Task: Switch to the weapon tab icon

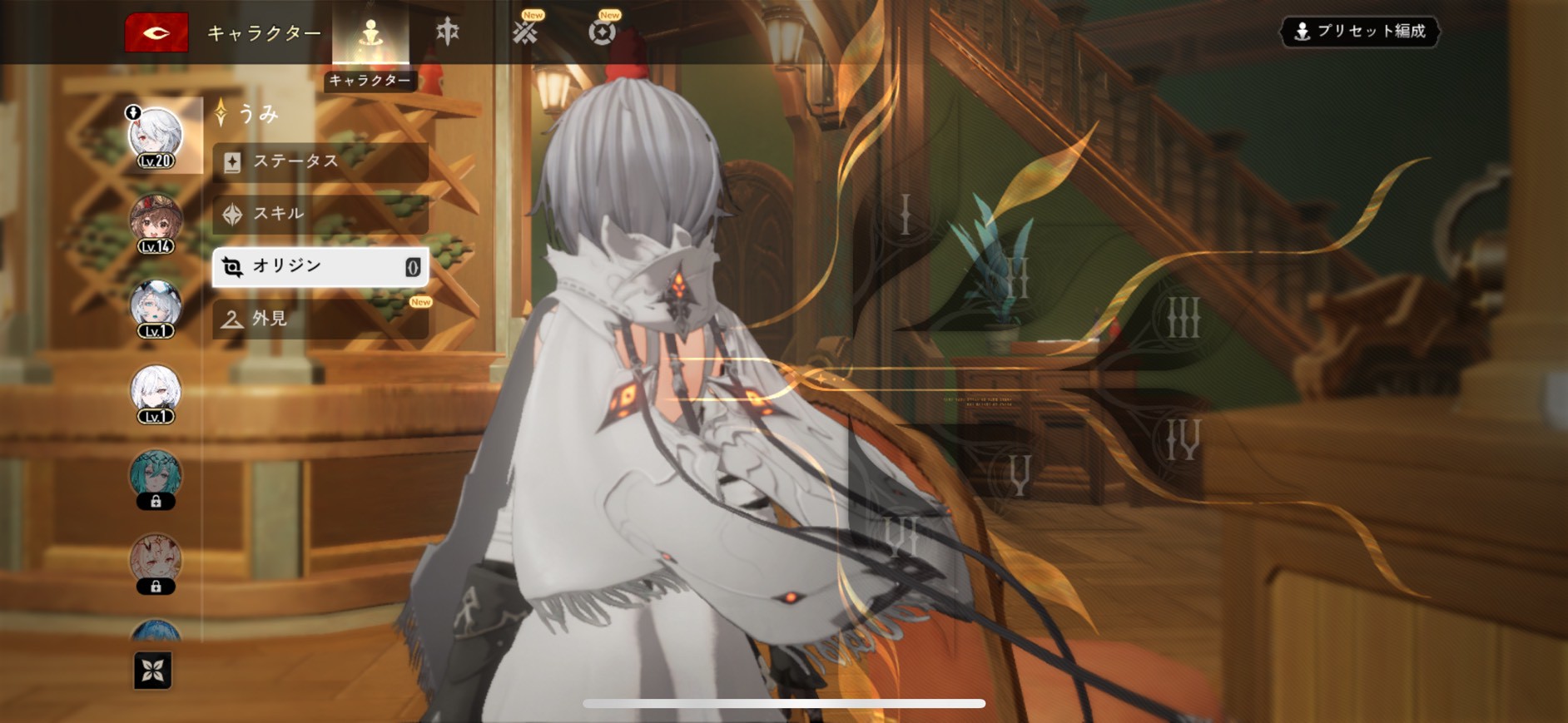Action: pos(448,32)
